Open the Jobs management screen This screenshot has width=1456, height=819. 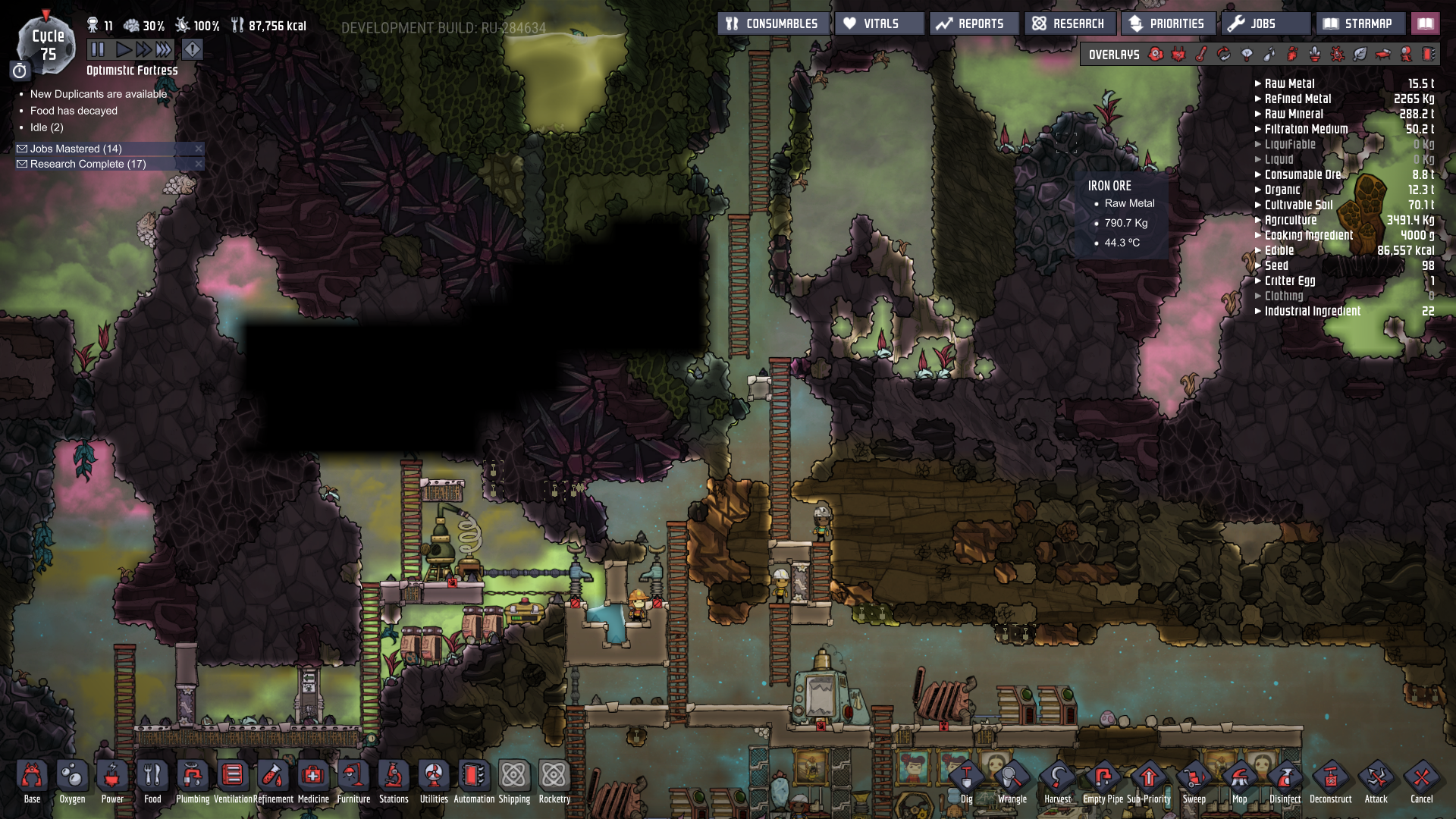pyautogui.click(x=1264, y=24)
